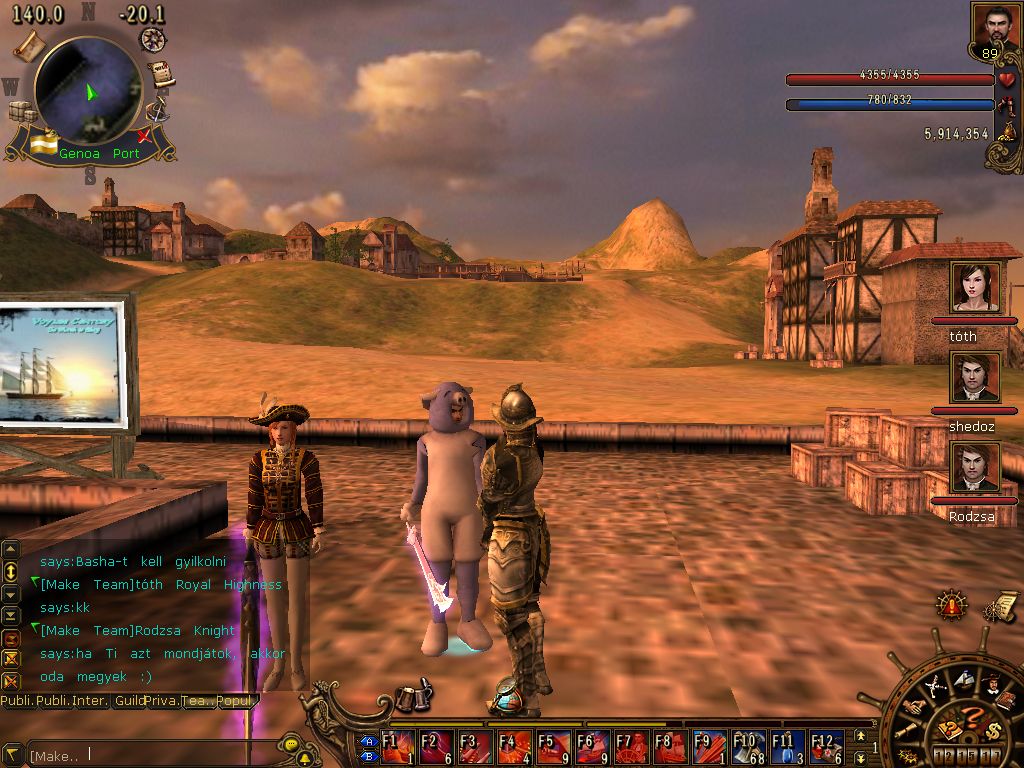Click the orange warning alert icon
Viewport: 1024px width, 768px height.
pos(951,605)
